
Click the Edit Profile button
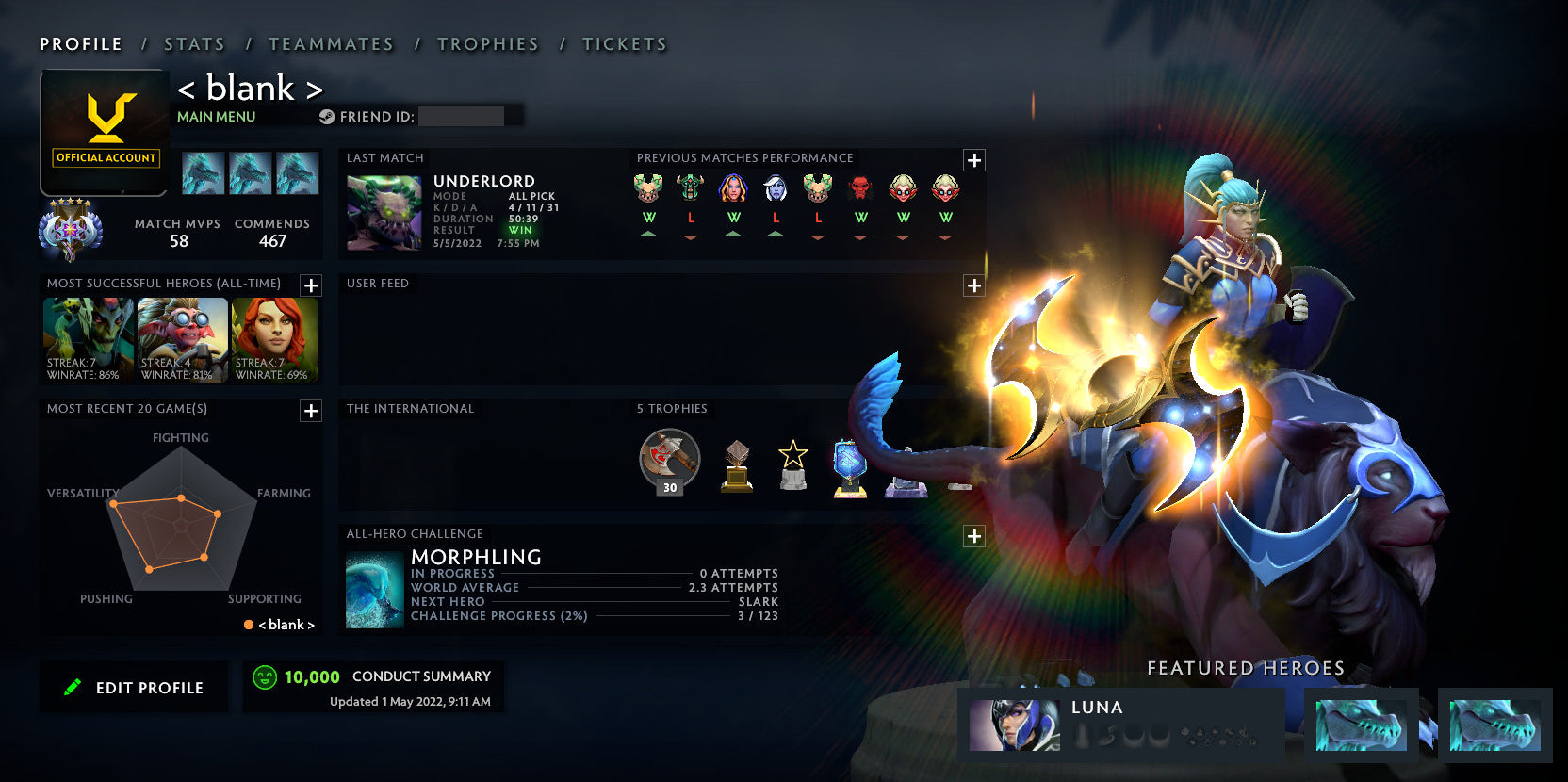[x=133, y=687]
